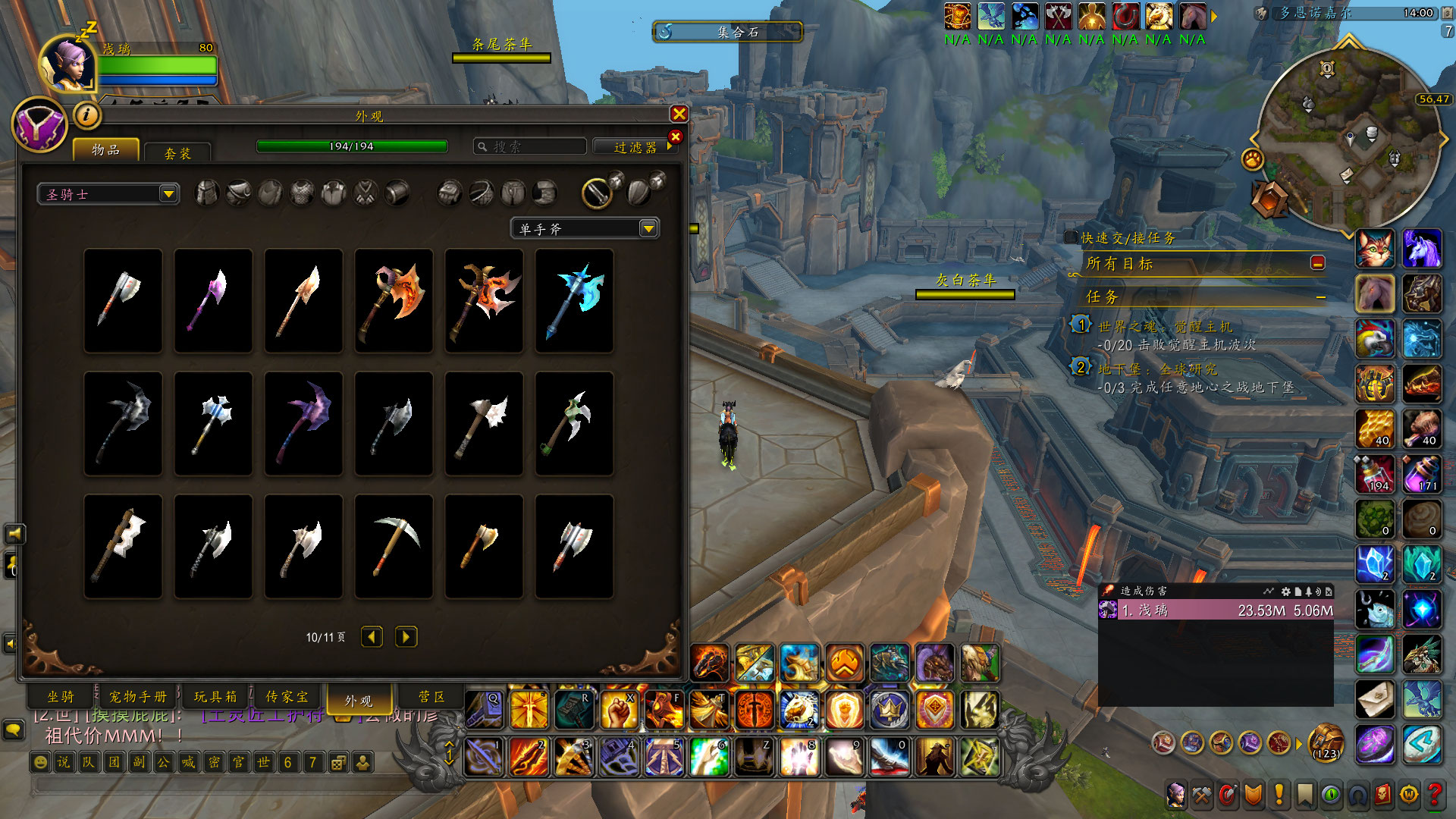
Task: Toggle the 快速交/接任务 checkbox
Action: pos(1071,237)
